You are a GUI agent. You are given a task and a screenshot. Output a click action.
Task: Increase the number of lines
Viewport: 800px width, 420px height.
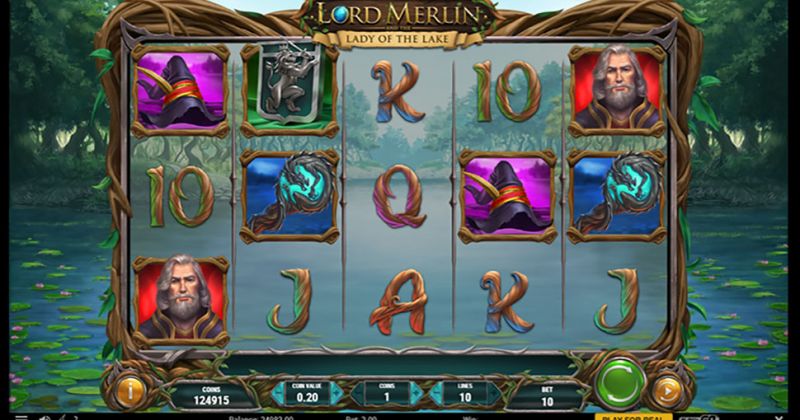point(494,394)
